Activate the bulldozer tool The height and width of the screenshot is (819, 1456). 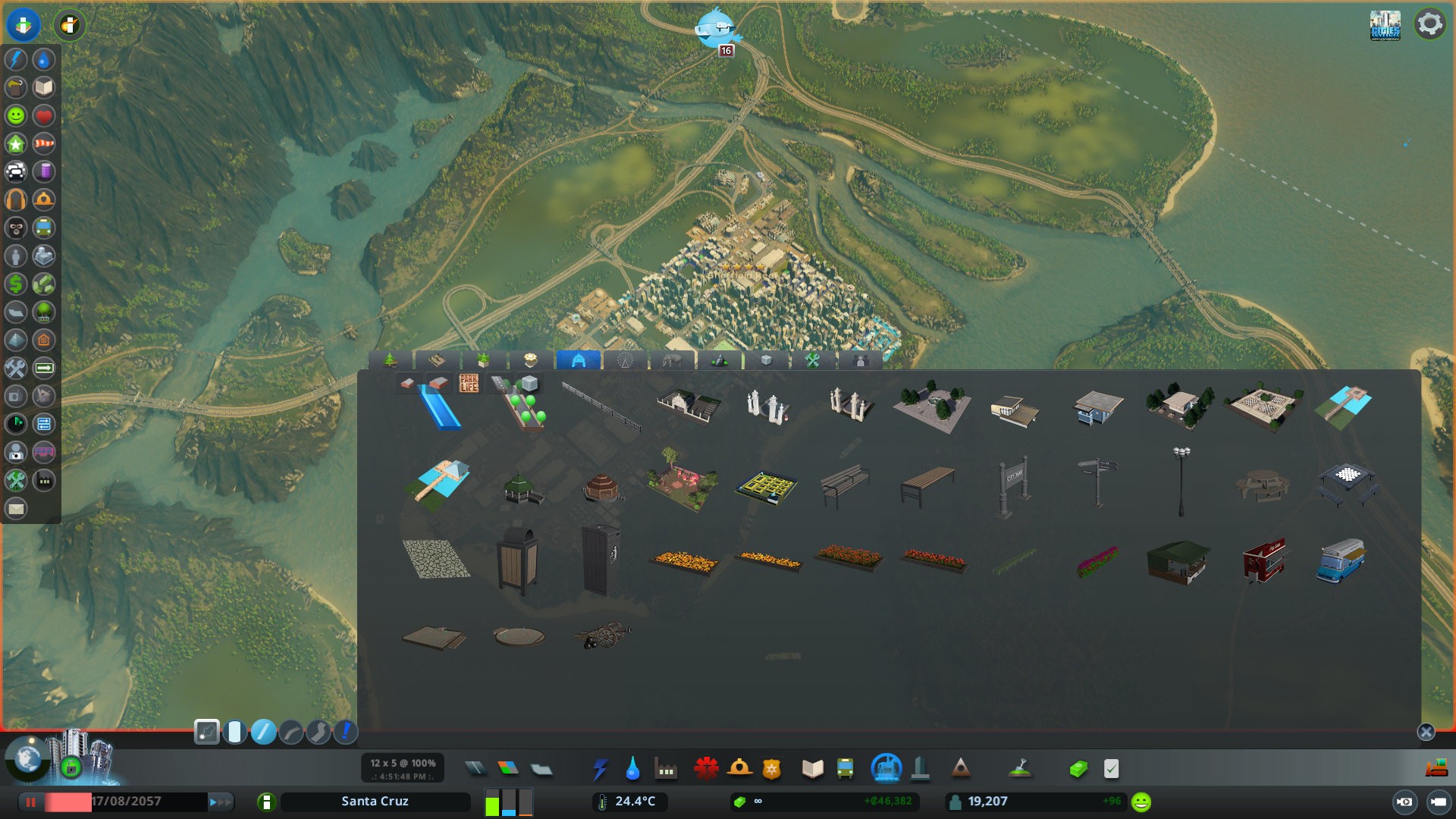[x=1436, y=769]
